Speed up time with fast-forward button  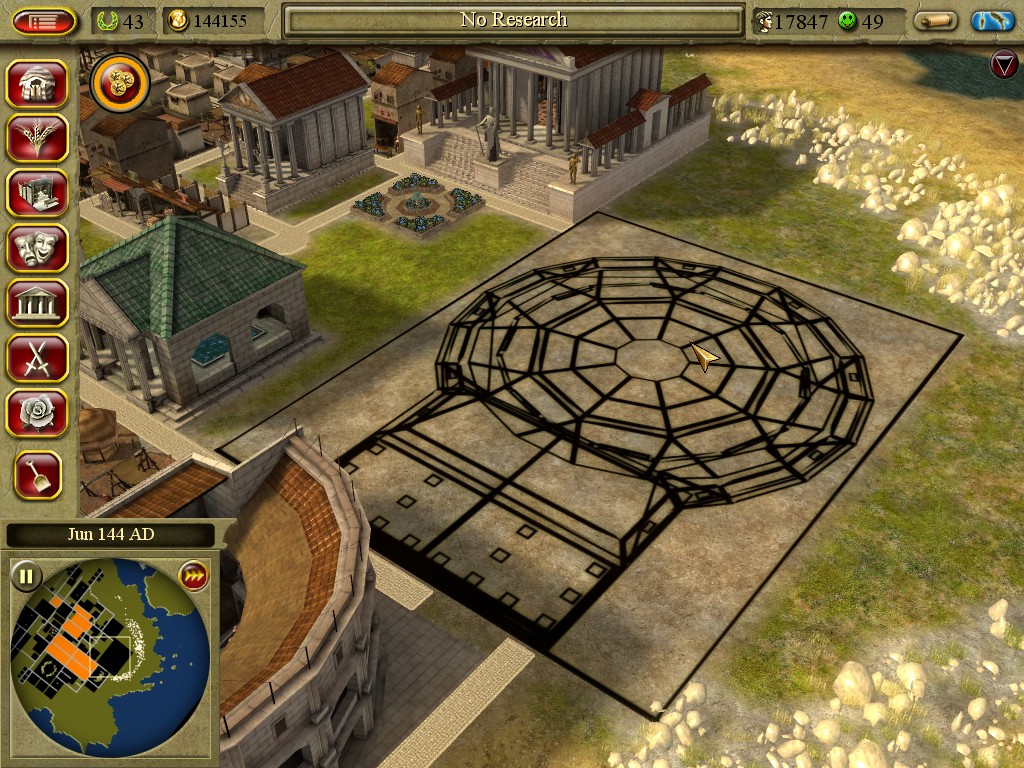(x=192, y=576)
